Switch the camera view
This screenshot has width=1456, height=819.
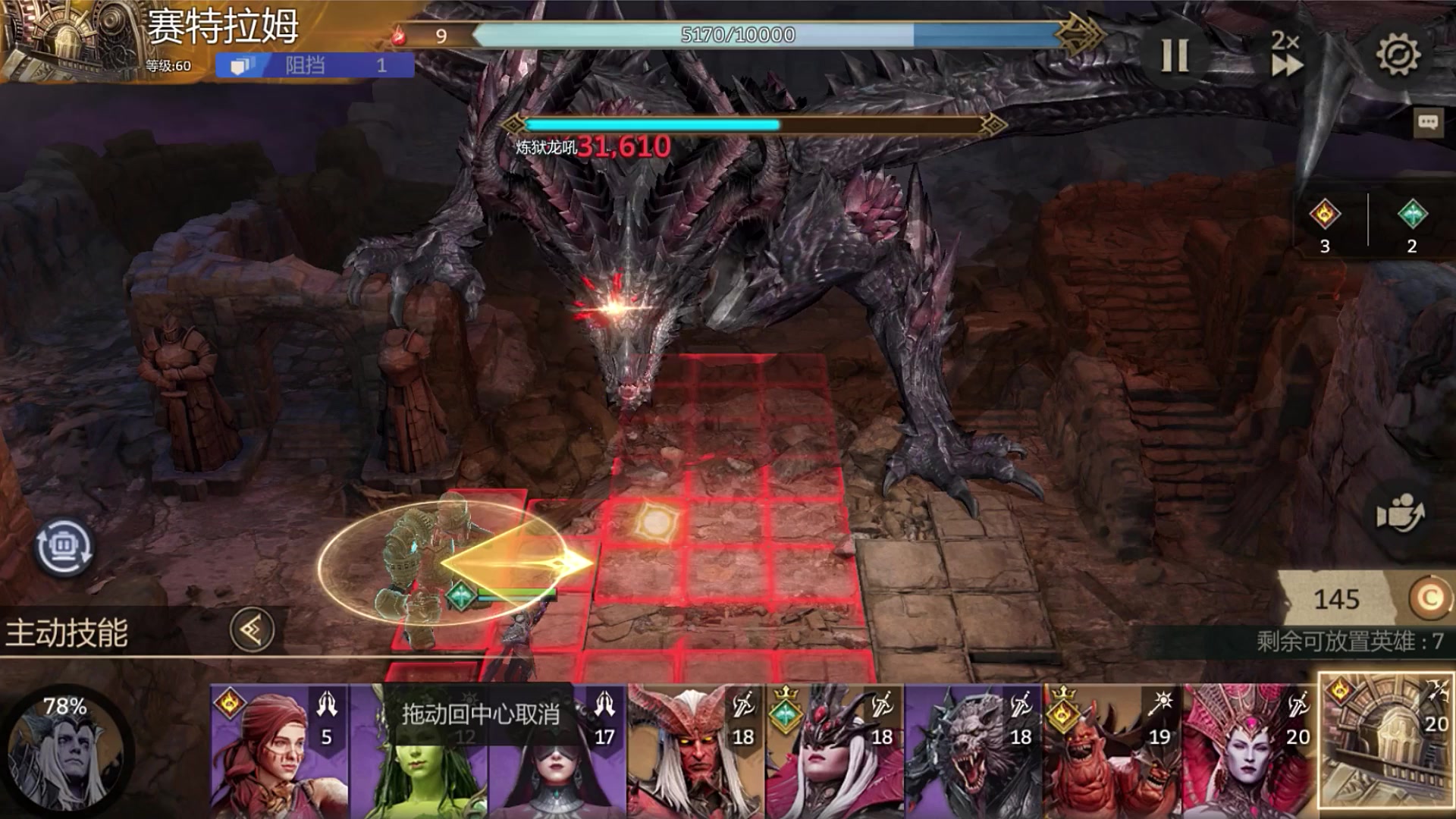(1400, 515)
